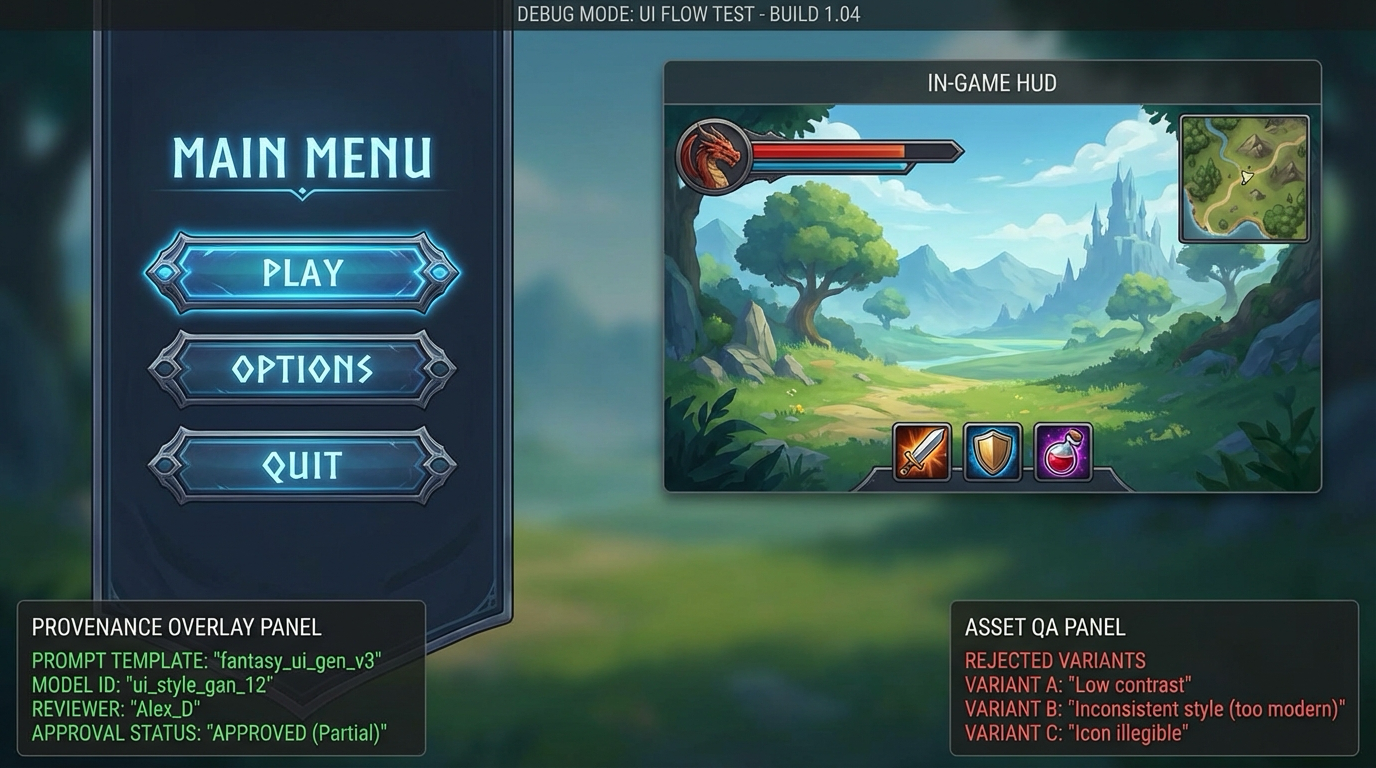1376x768 pixels.
Task: Click the IN-GAME HUD title bar
Action: tap(991, 83)
